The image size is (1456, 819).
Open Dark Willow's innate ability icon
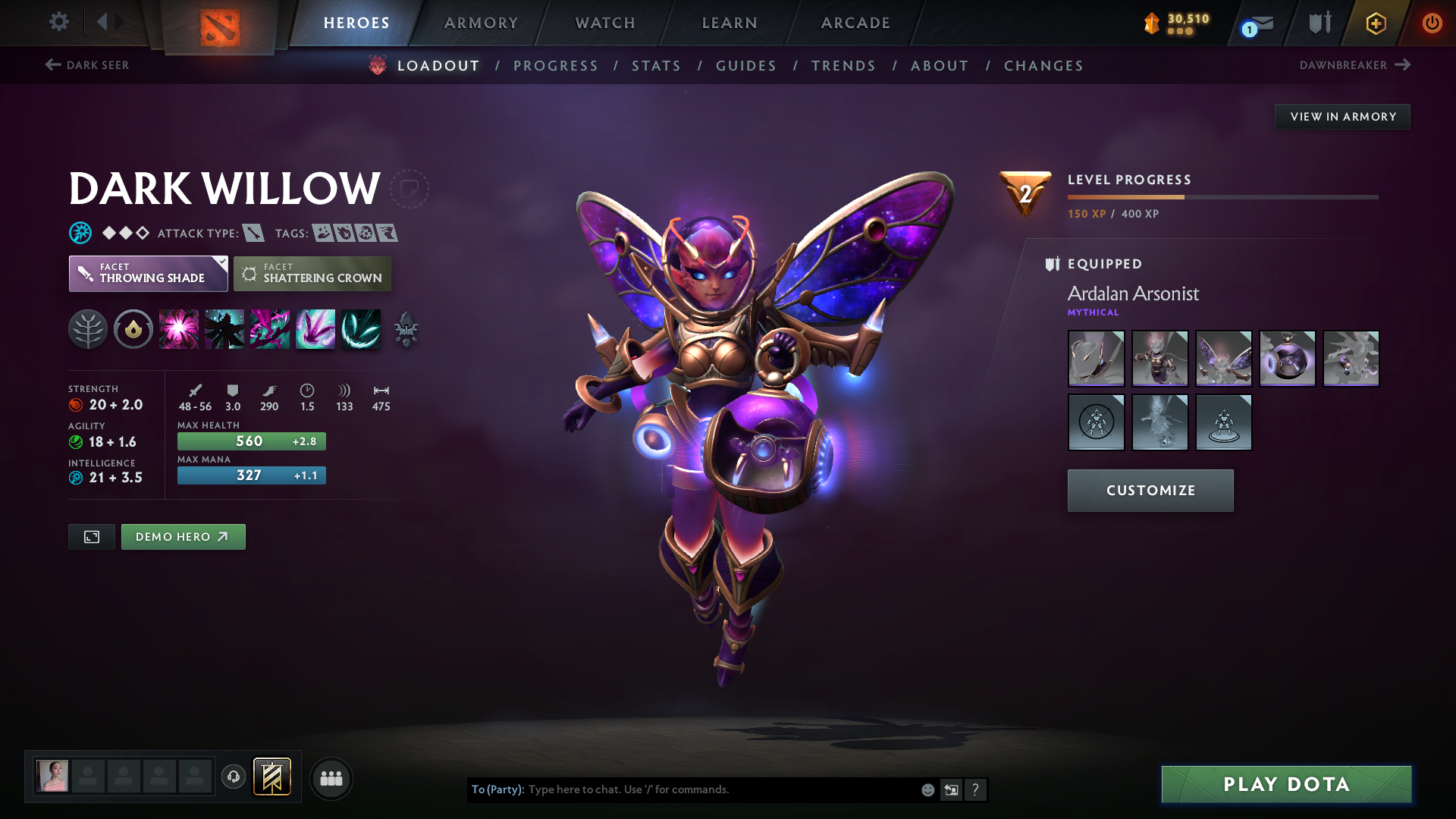tap(88, 329)
